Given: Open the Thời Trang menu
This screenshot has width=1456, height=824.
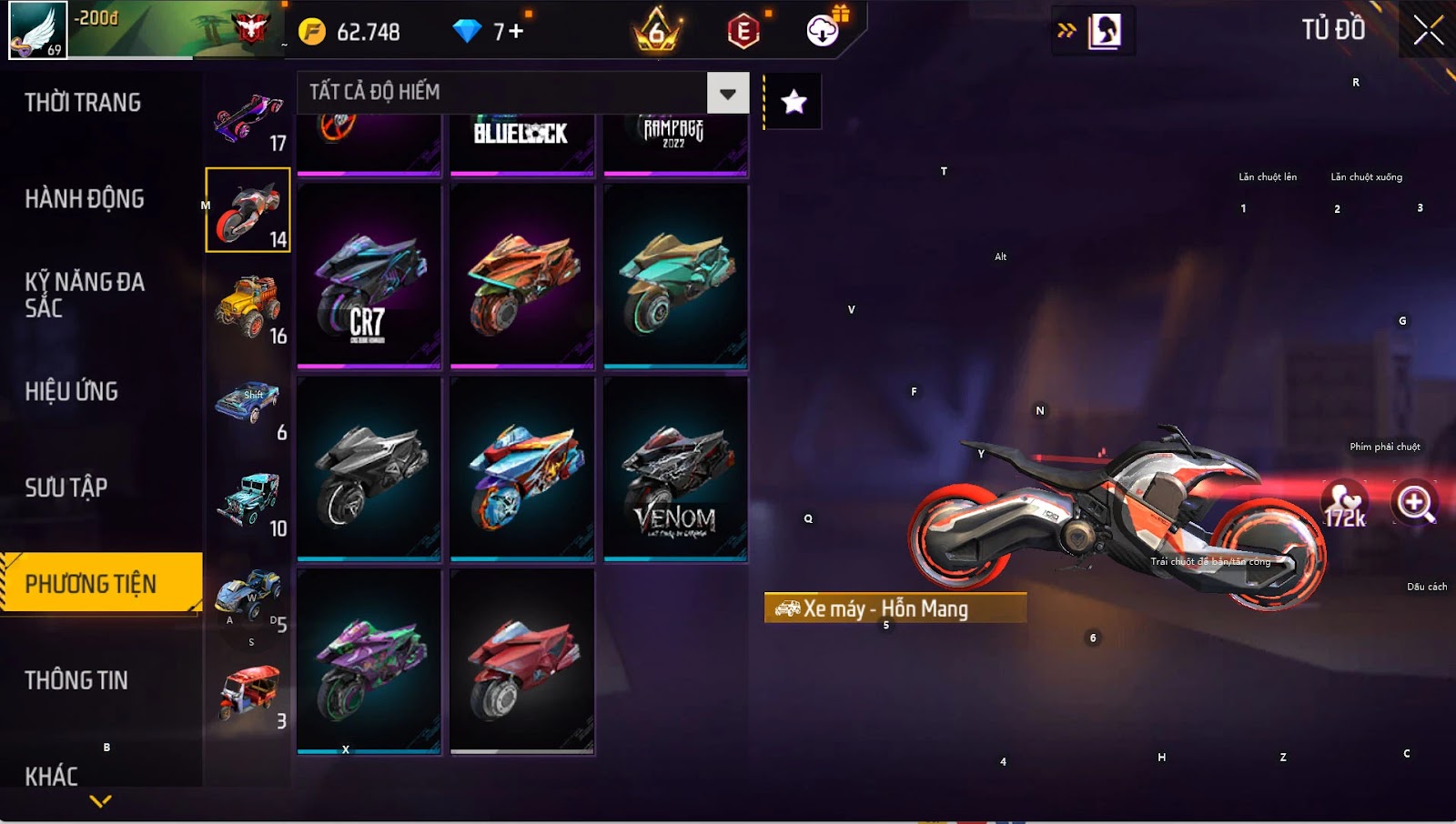Looking at the screenshot, I should [83, 103].
